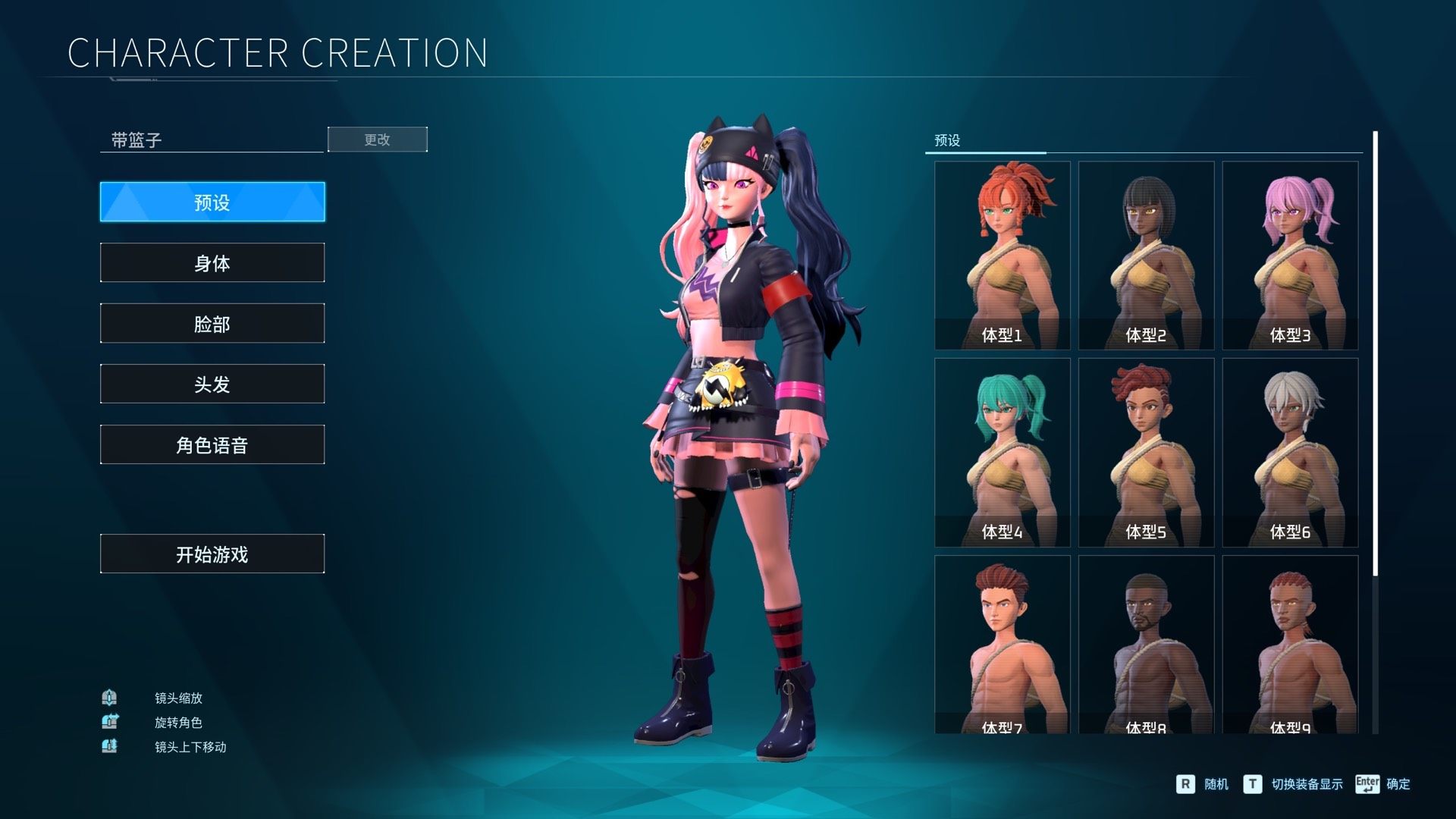This screenshot has height=819, width=1456.
Task: Choose male preset 体型9
Action: 1290,645
